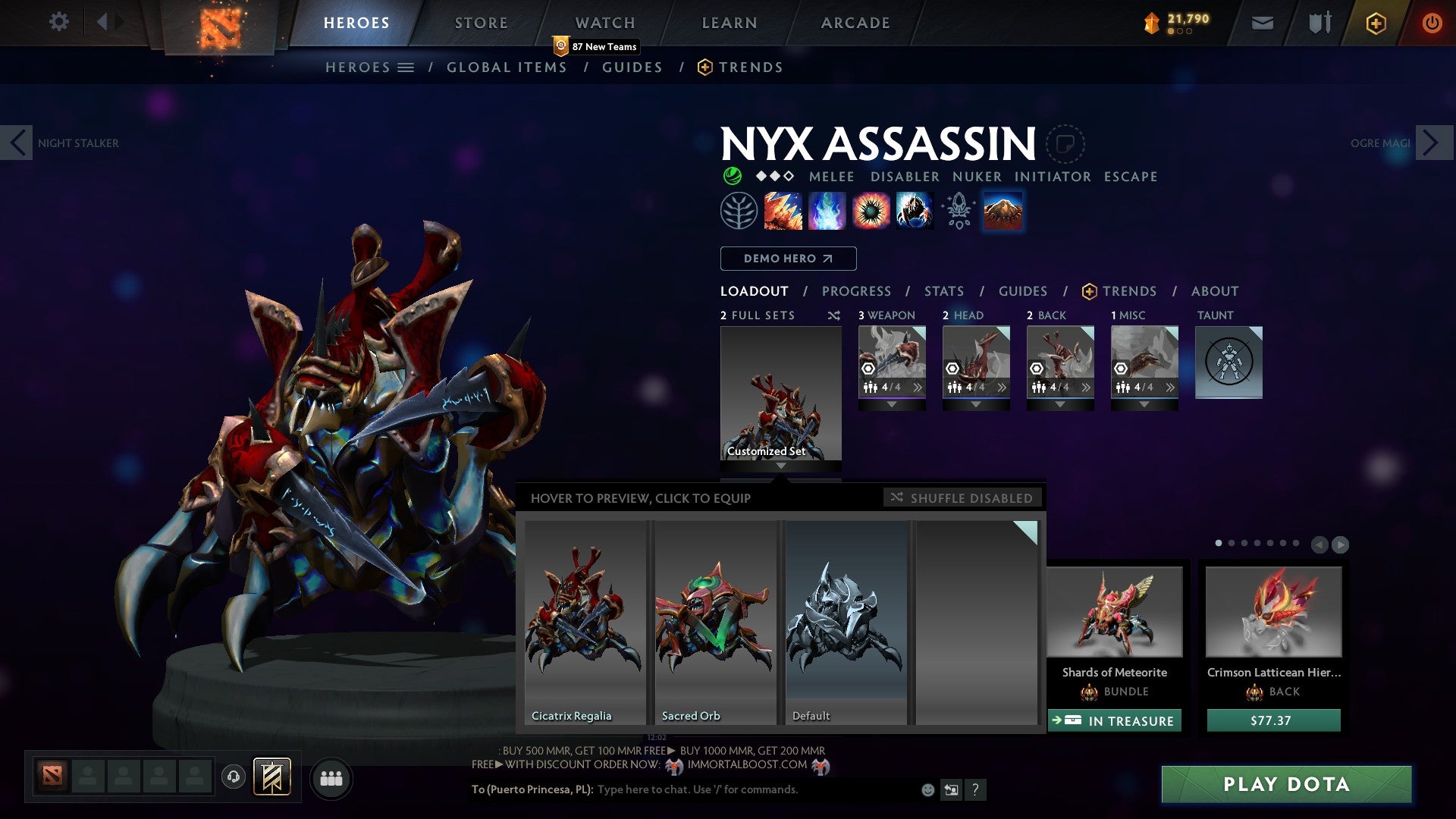Click the Demo Hero button
The height and width of the screenshot is (819, 1456).
pyautogui.click(x=788, y=259)
